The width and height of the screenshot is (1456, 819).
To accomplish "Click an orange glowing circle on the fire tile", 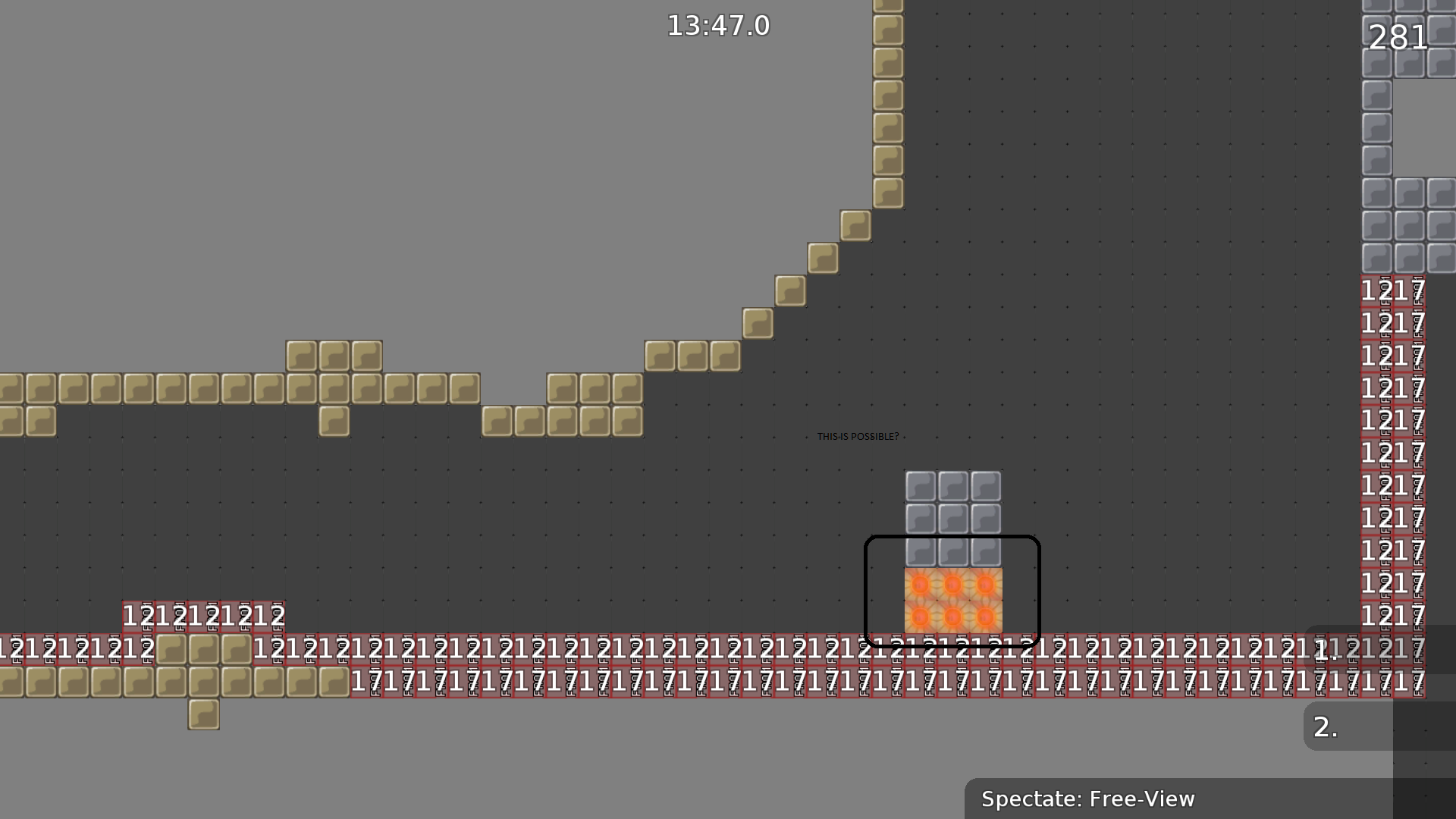I will click(921, 585).
